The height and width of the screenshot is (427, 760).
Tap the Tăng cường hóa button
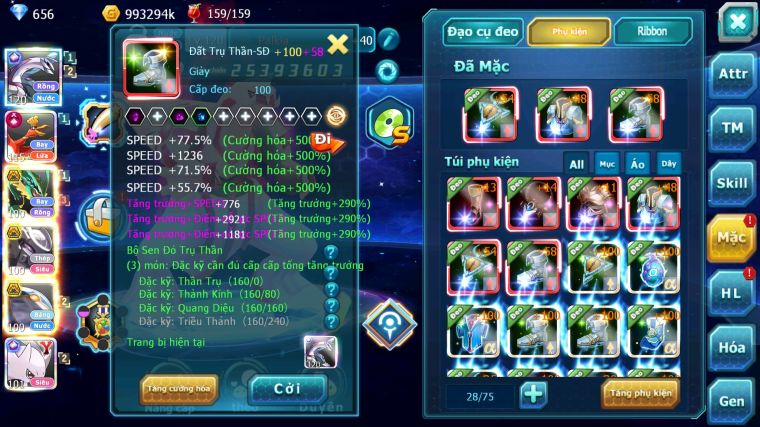tap(180, 388)
